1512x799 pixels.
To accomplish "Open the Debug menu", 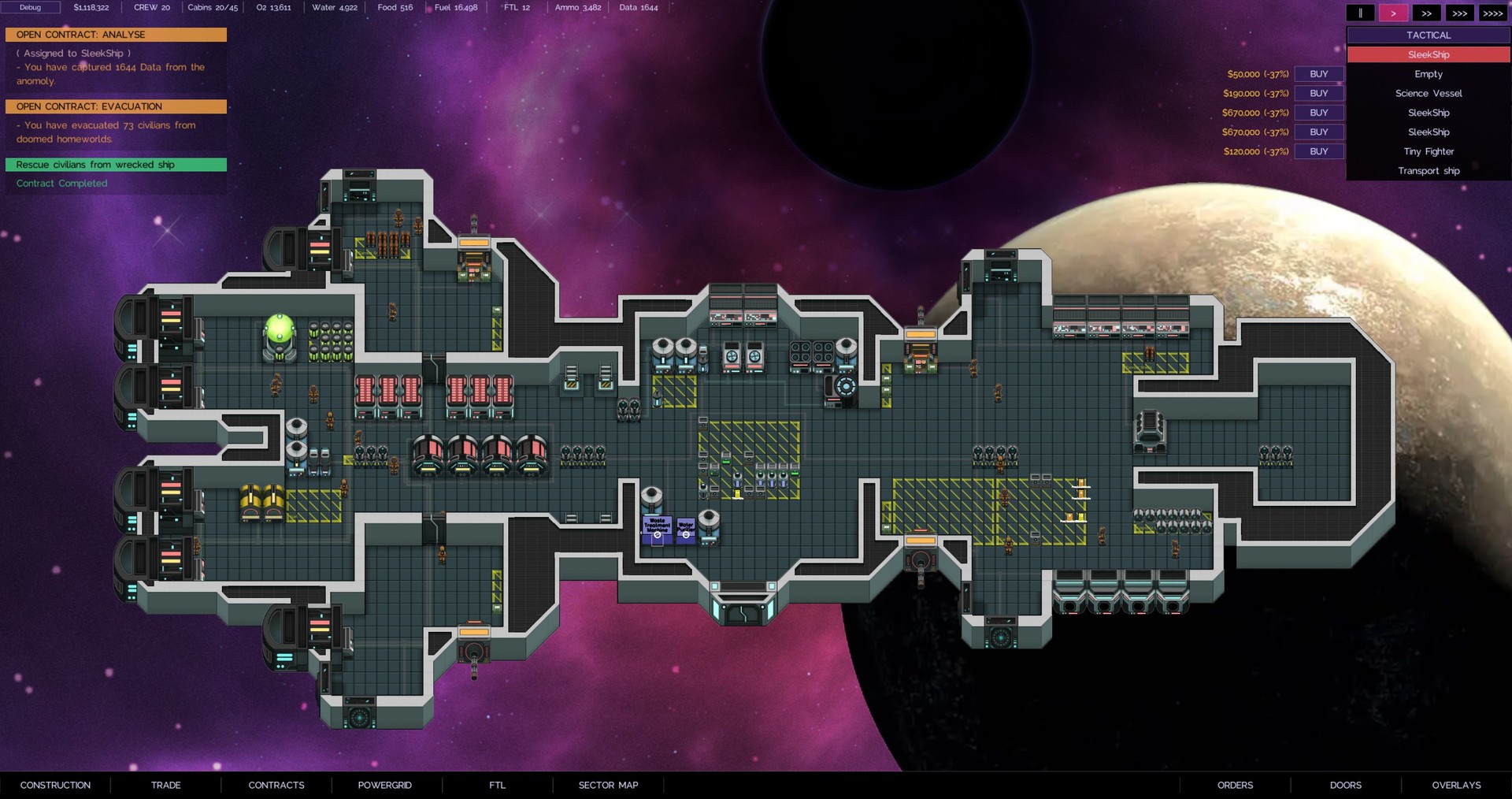I will tap(31, 7).
